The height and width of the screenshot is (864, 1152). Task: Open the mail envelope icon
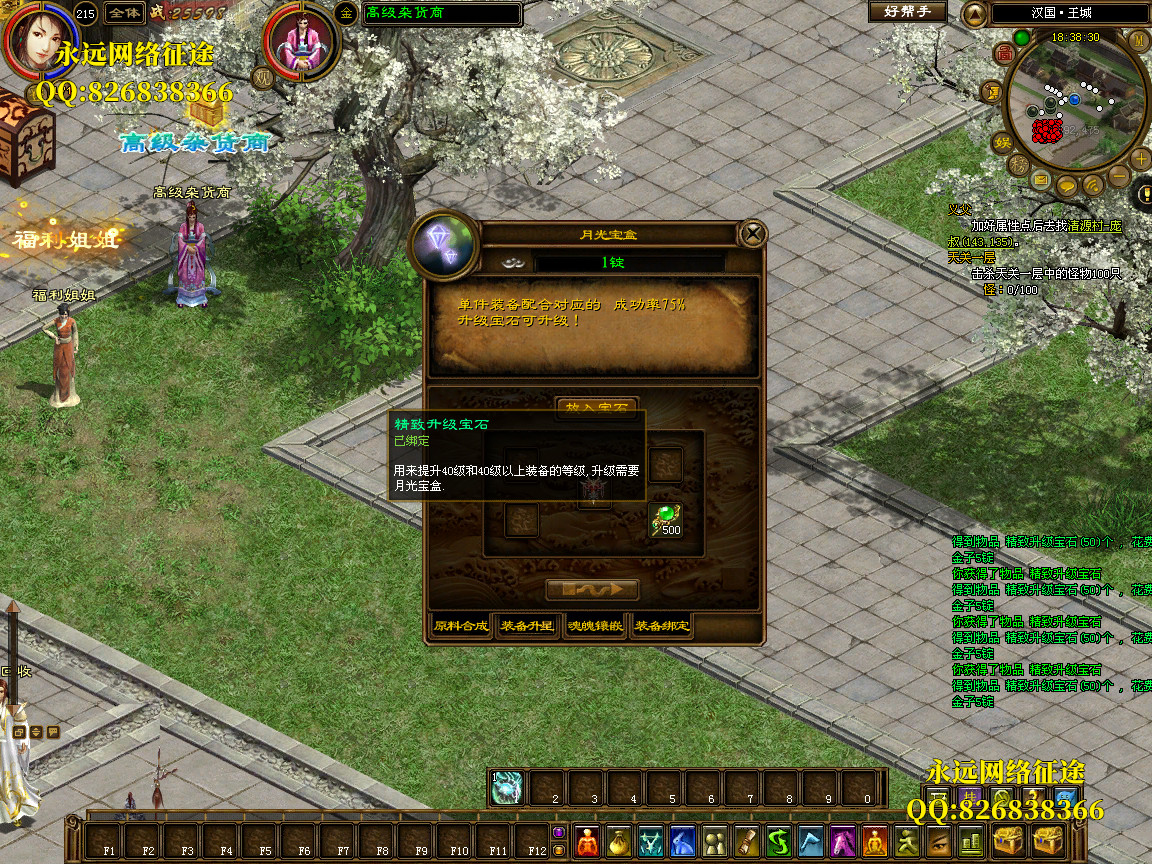coord(1041,181)
